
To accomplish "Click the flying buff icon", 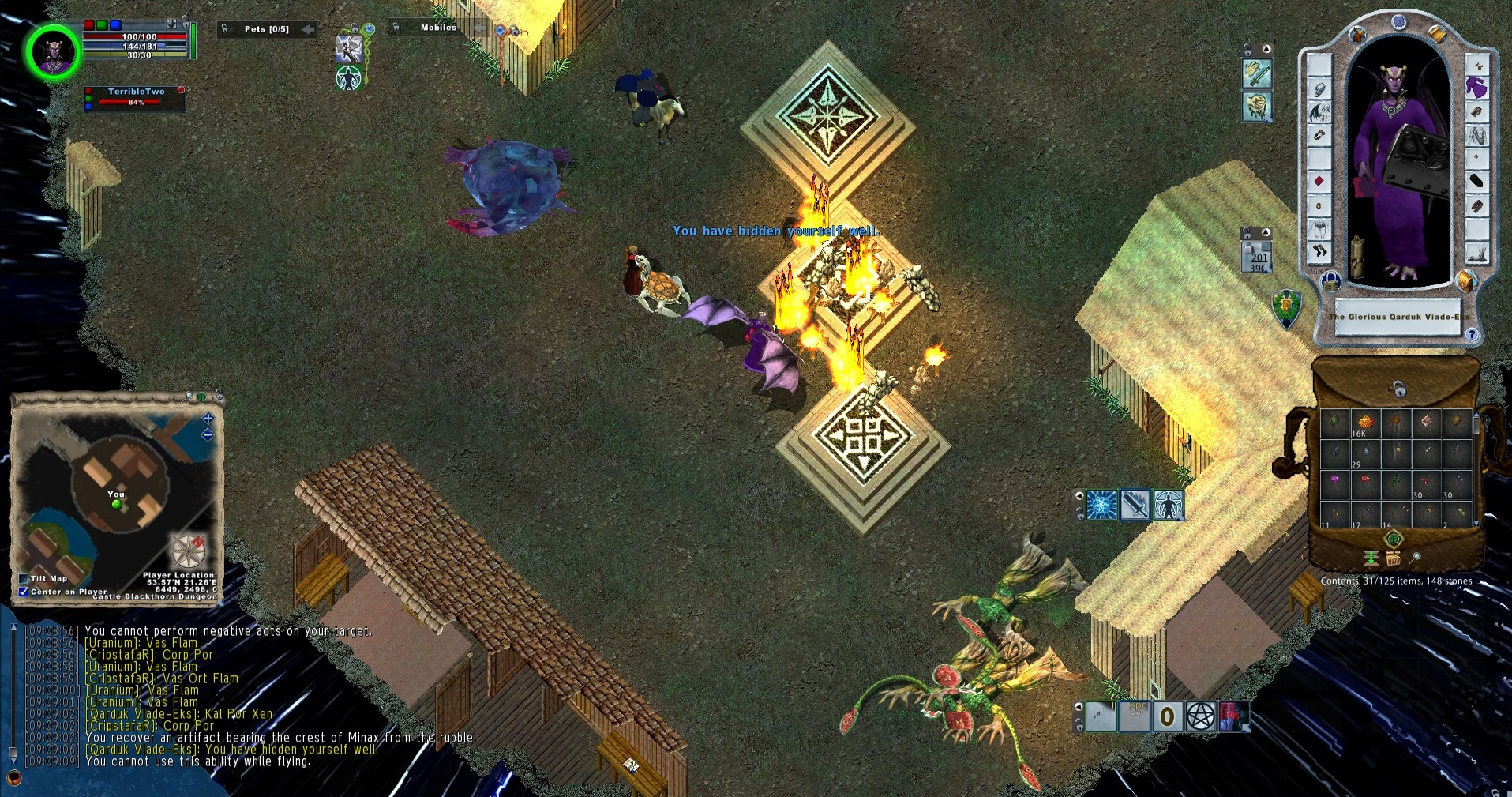I will point(348,49).
